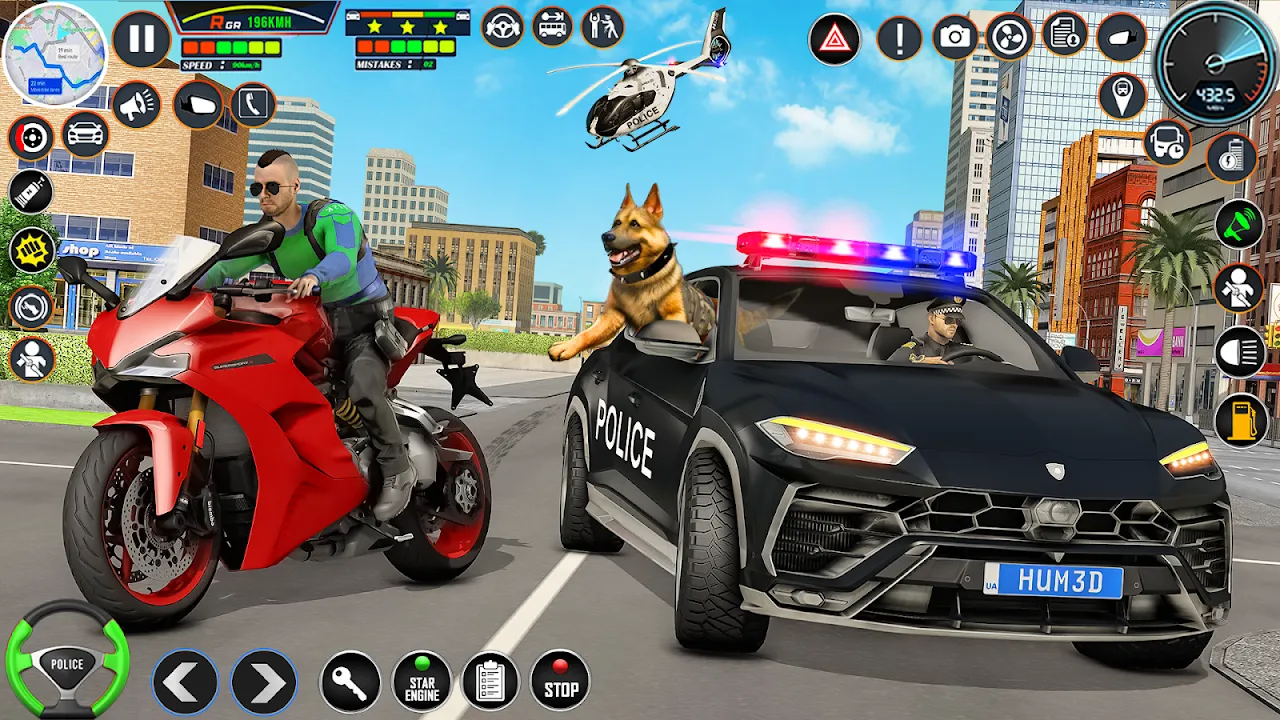This screenshot has height=720, width=1280.
Task: Stop the engine with the STOP button
Action: [x=560, y=681]
